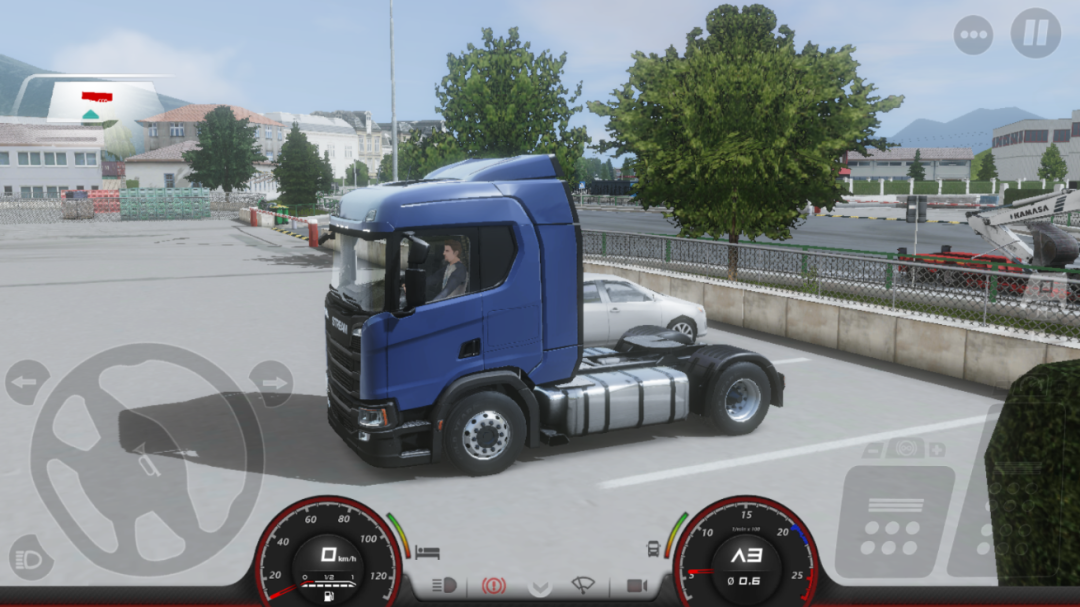Open the three-dots options menu

[973, 34]
